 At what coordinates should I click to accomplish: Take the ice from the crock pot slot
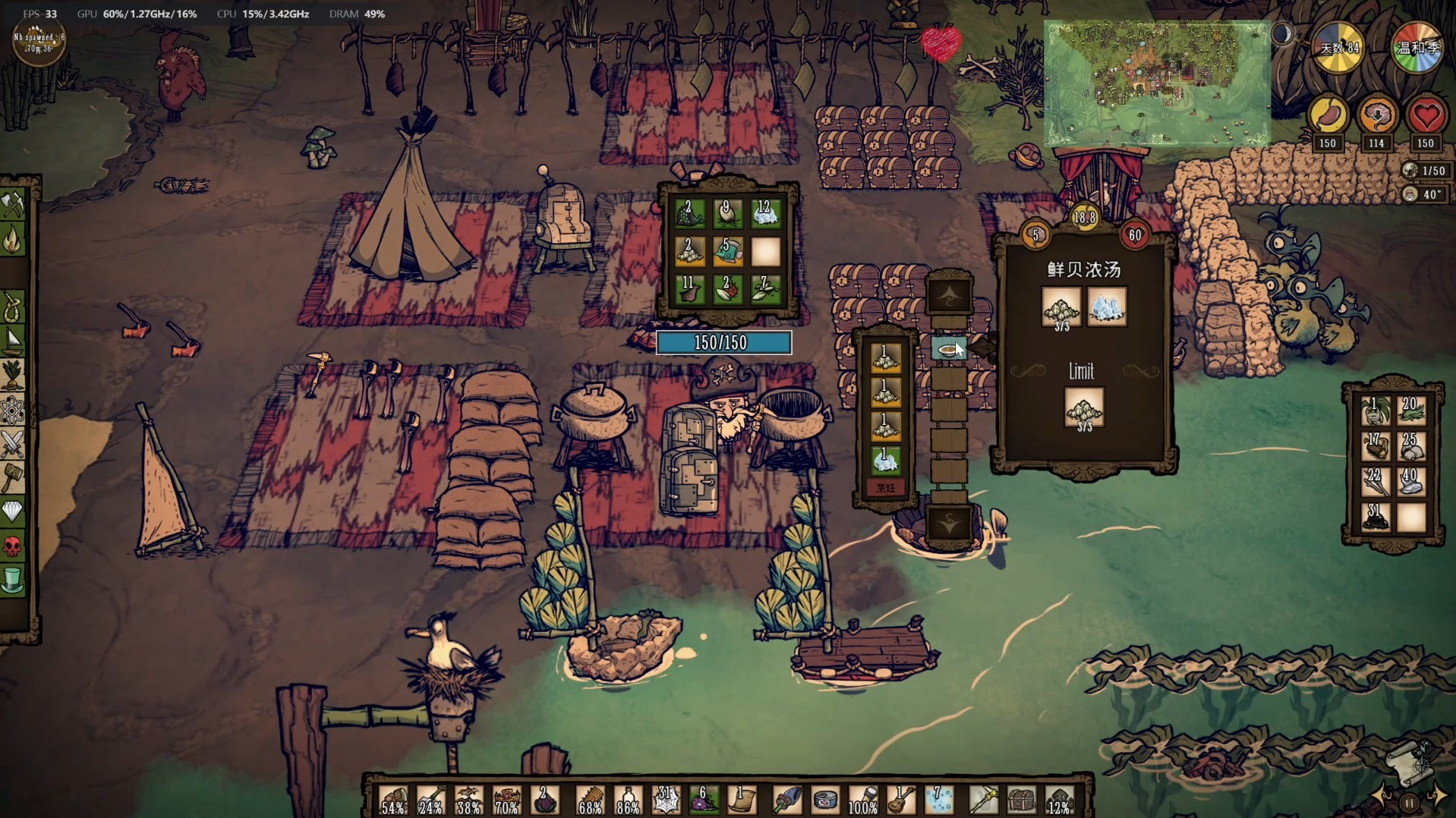click(x=884, y=458)
